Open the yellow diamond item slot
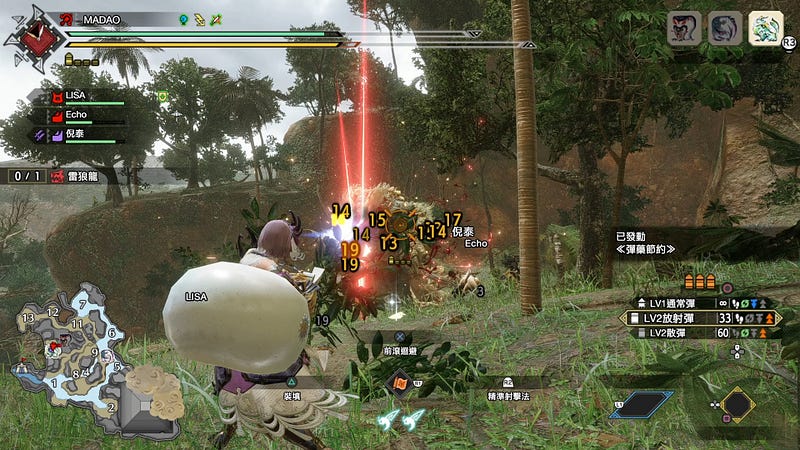 click(737, 403)
